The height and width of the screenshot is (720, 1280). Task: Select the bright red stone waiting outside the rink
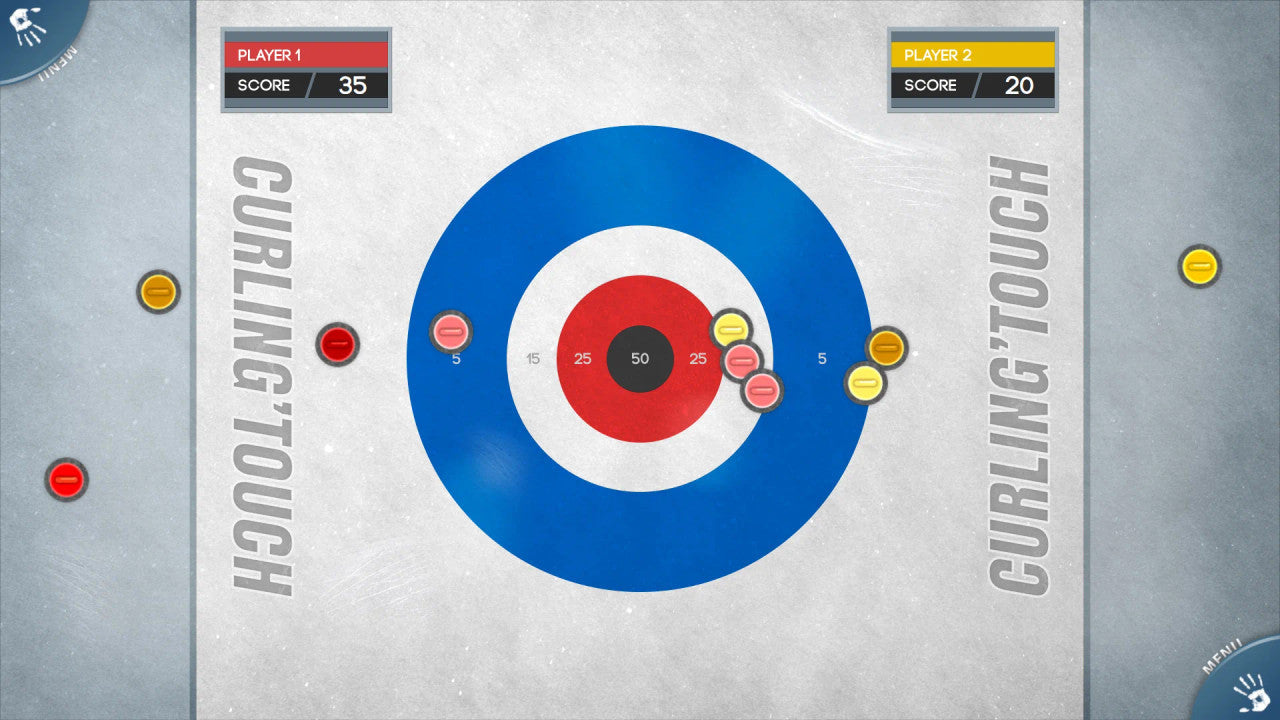(x=67, y=480)
